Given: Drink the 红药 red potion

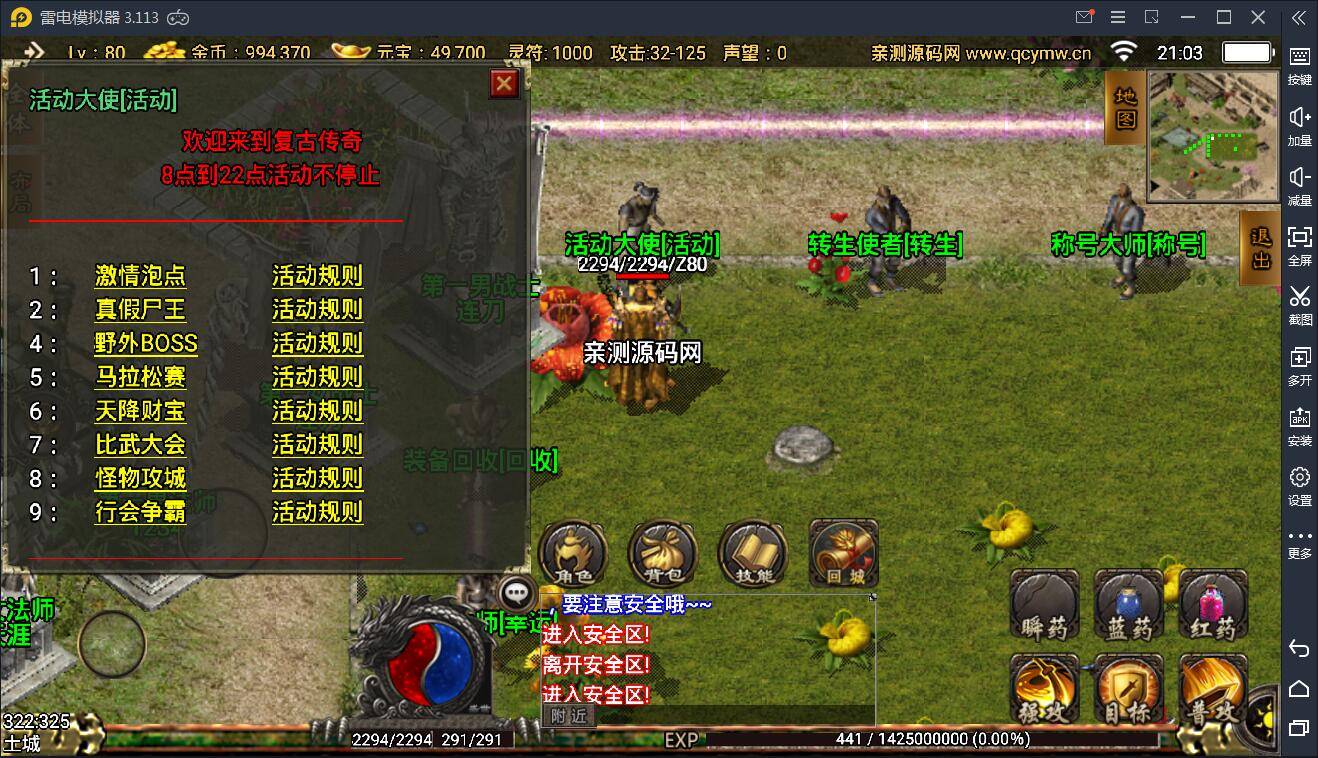Looking at the screenshot, I should (1211, 605).
